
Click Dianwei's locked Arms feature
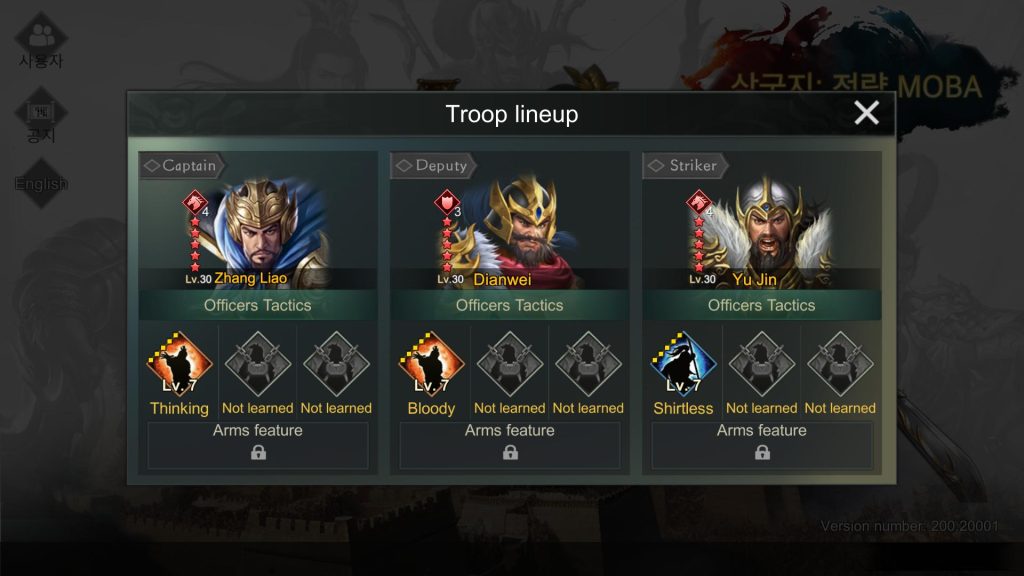[x=510, y=444]
